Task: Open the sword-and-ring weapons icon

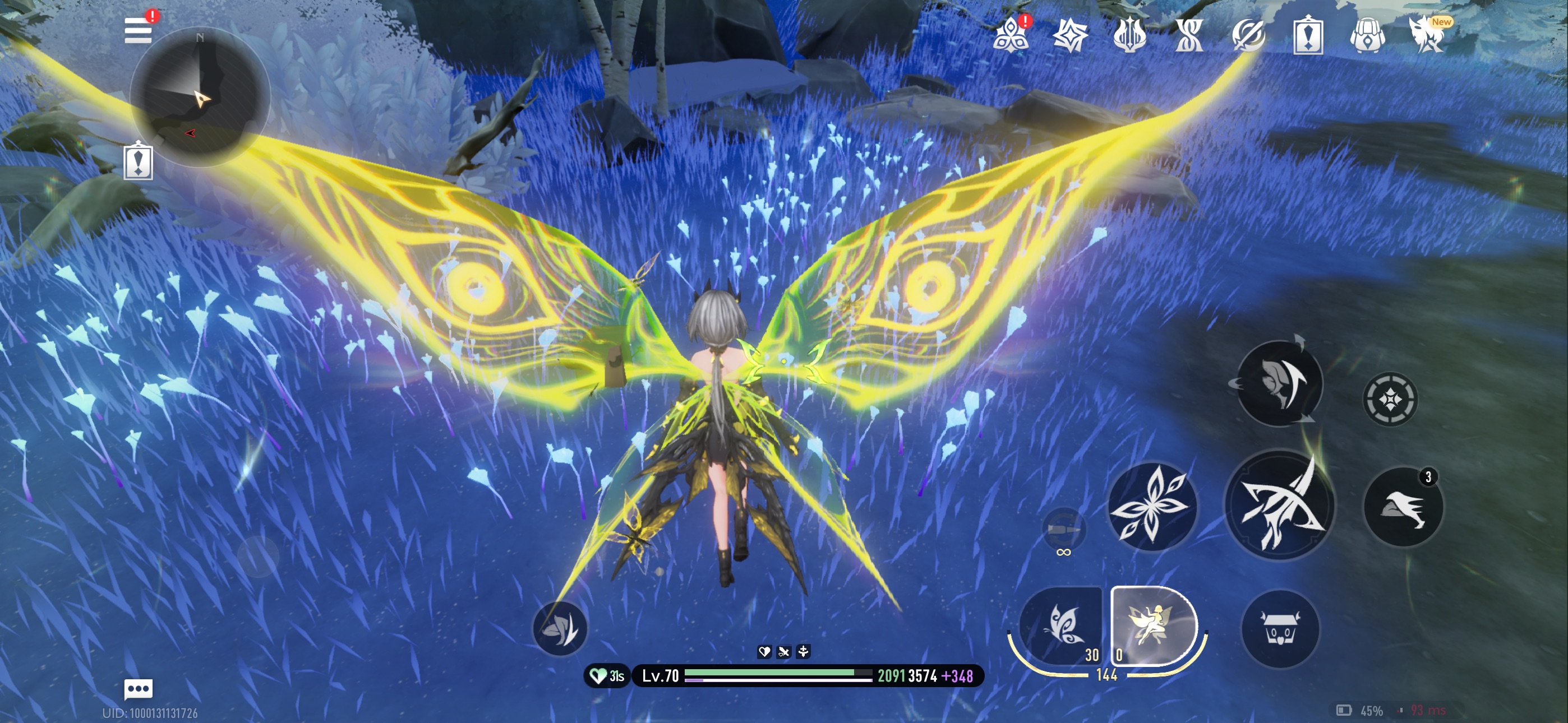Action: [x=1248, y=35]
